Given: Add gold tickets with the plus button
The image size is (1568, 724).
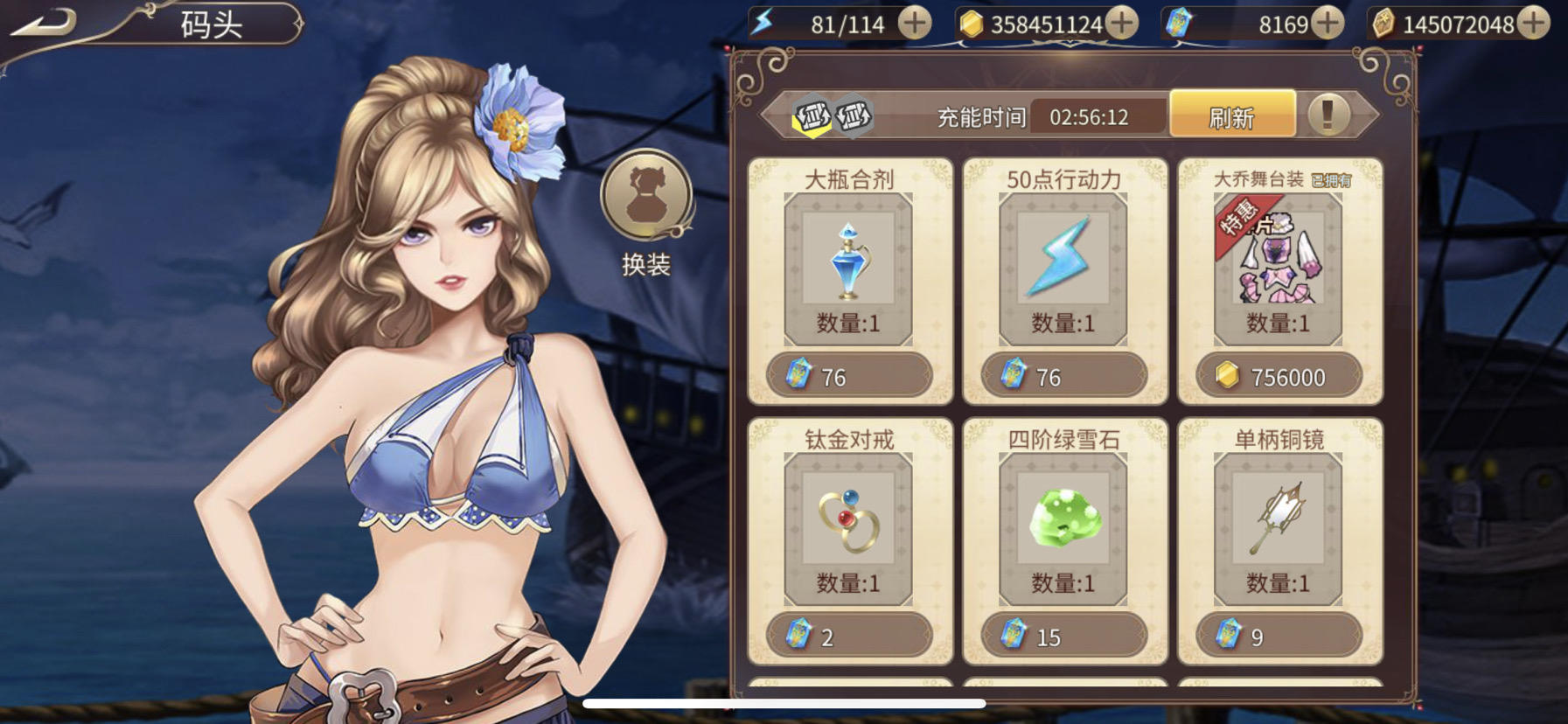Looking at the screenshot, I should 1534,23.
